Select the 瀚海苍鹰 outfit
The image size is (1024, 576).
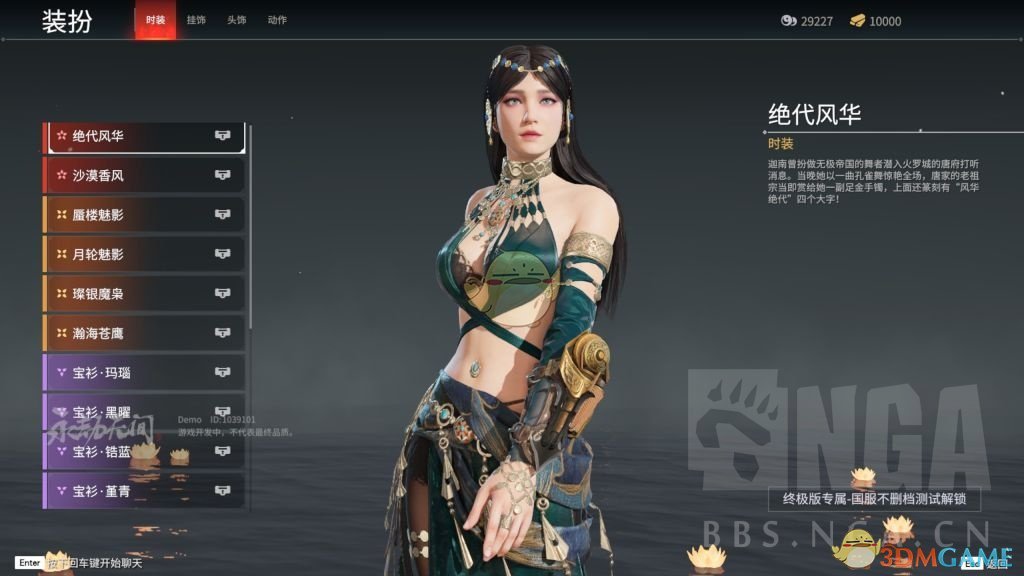tap(144, 333)
